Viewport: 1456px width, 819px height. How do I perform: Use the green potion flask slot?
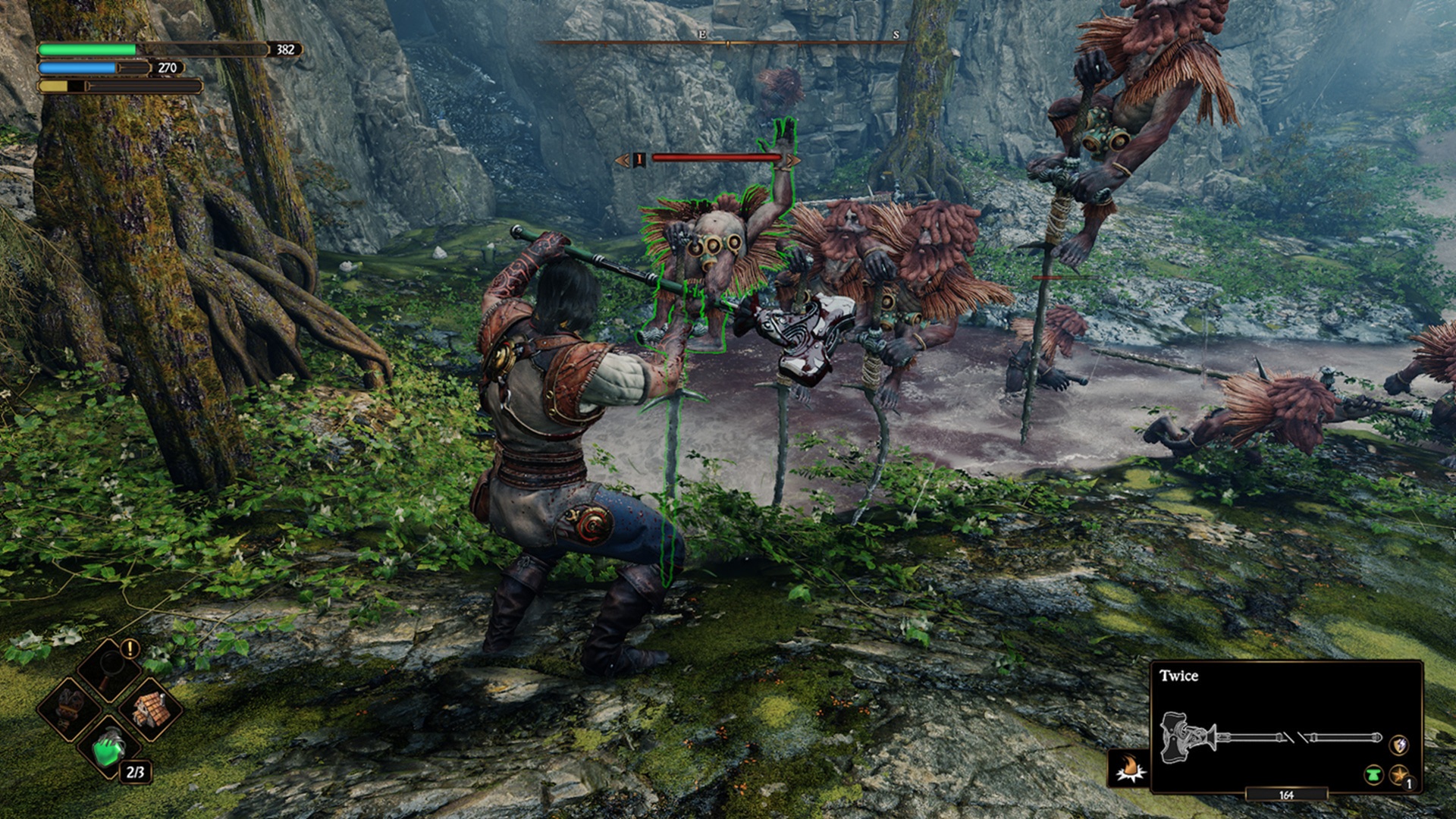point(111,749)
